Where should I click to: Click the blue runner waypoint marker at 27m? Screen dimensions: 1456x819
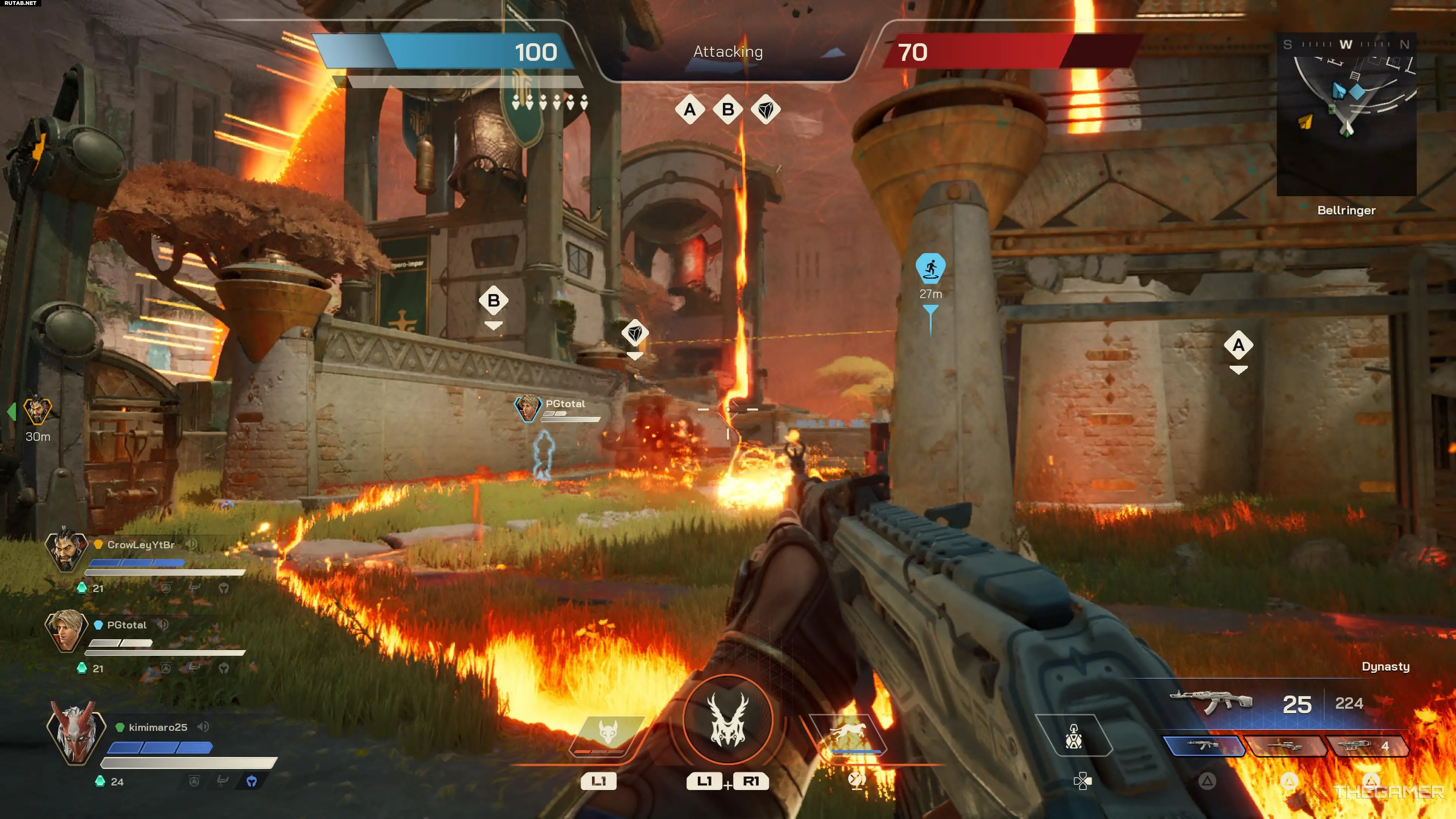(930, 268)
